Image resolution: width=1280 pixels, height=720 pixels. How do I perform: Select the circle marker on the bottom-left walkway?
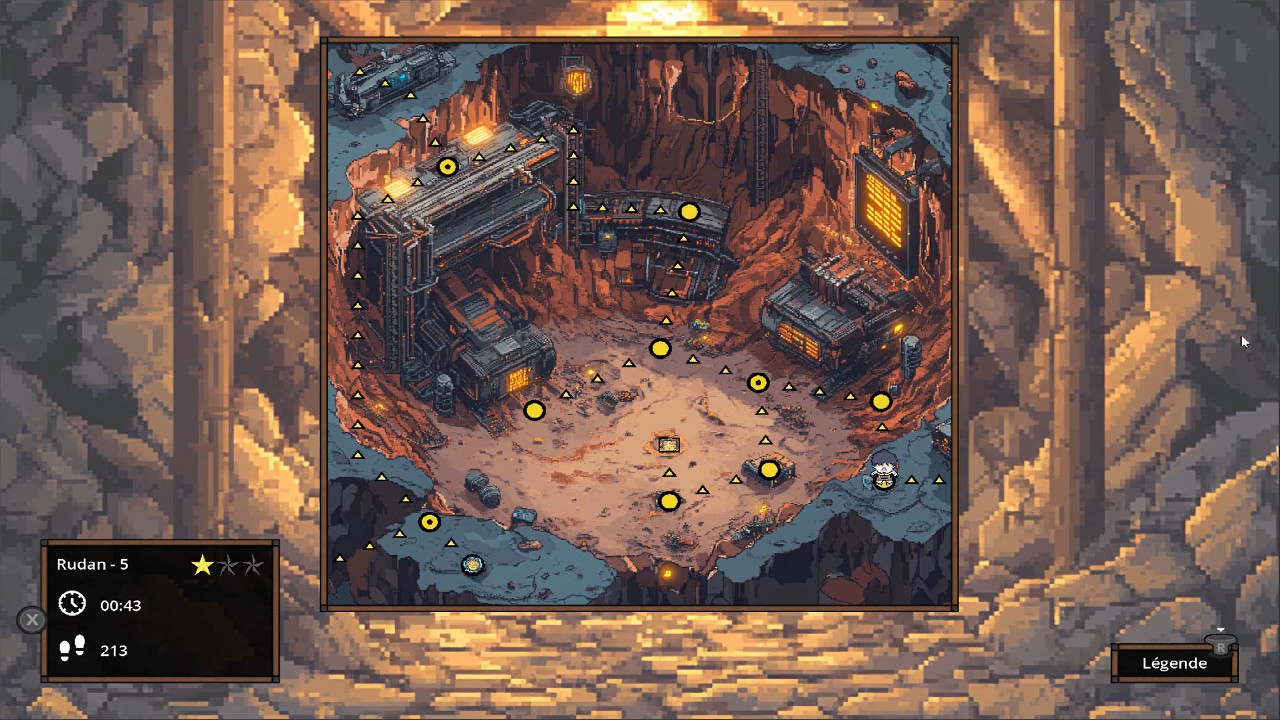[429, 521]
